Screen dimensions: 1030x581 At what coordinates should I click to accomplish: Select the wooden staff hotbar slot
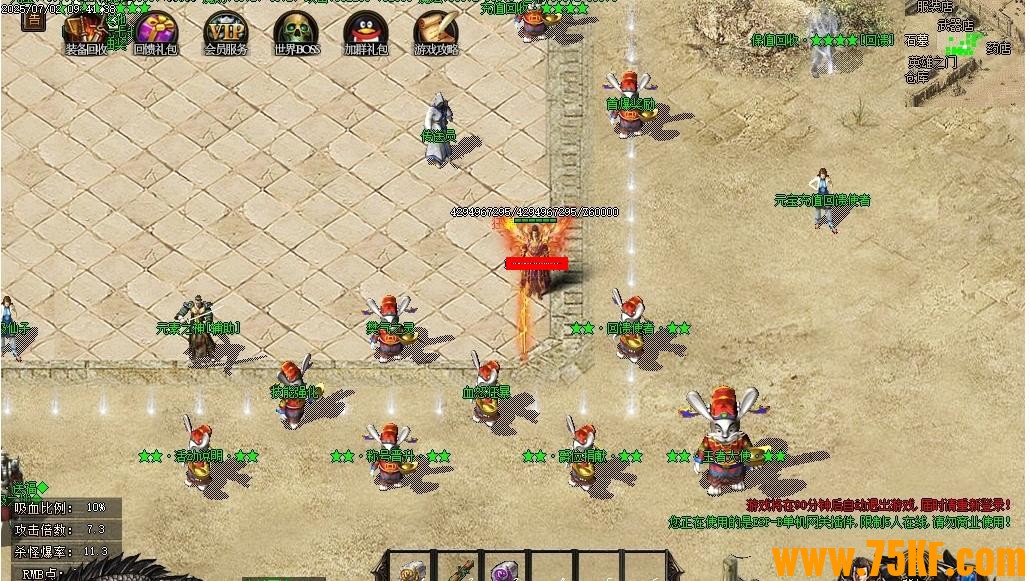point(458,570)
